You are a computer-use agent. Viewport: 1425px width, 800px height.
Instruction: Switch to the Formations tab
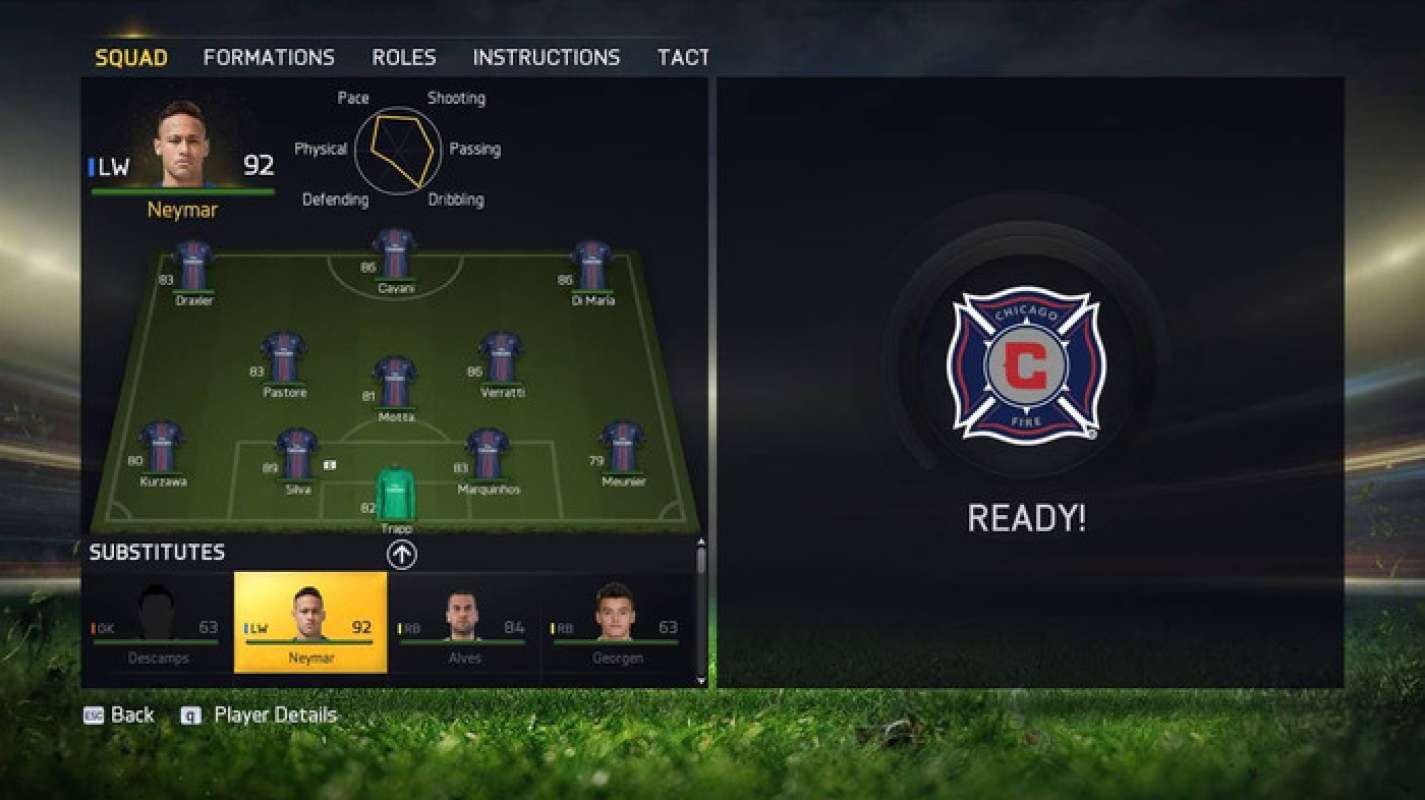pyautogui.click(x=268, y=58)
